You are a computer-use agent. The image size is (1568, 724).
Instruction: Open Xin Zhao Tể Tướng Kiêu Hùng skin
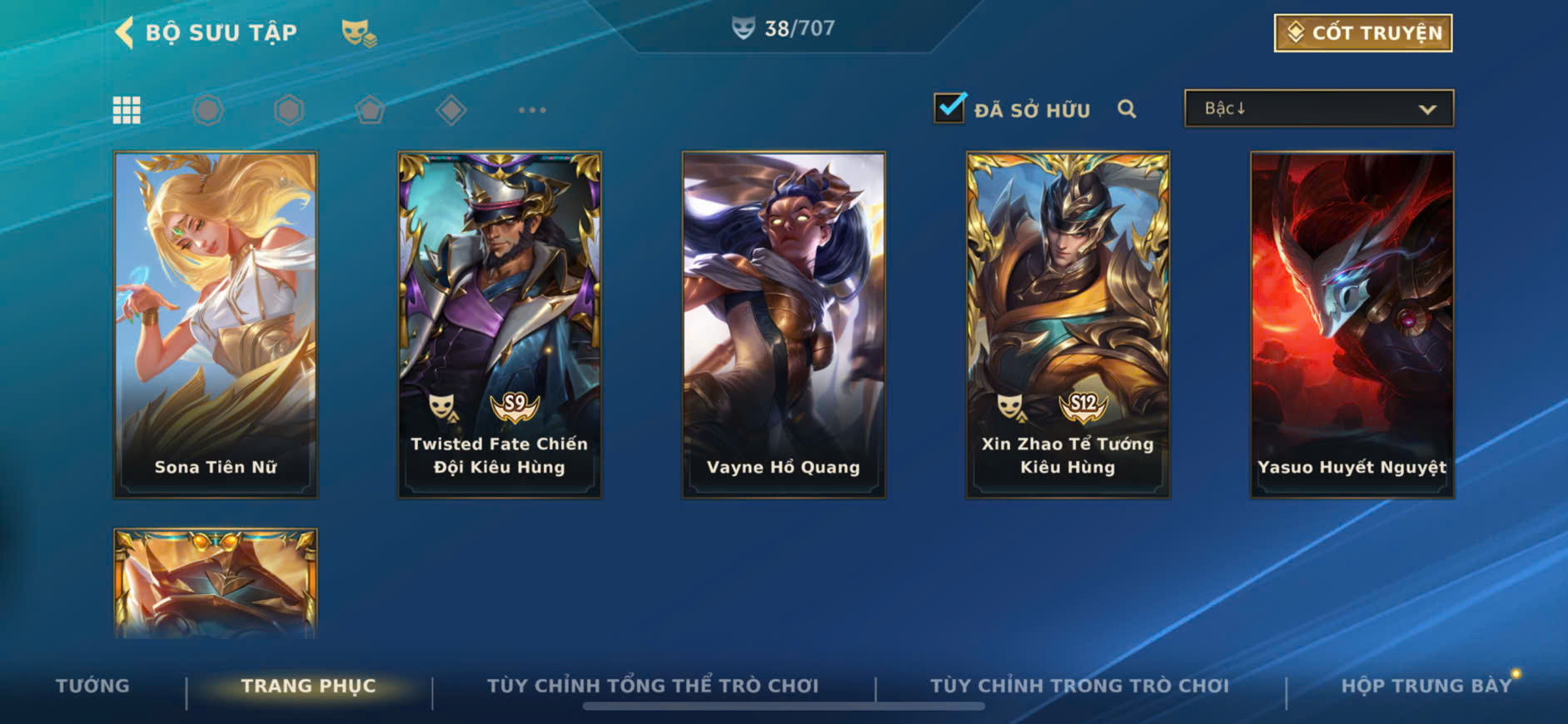[x=1068, y=325]
